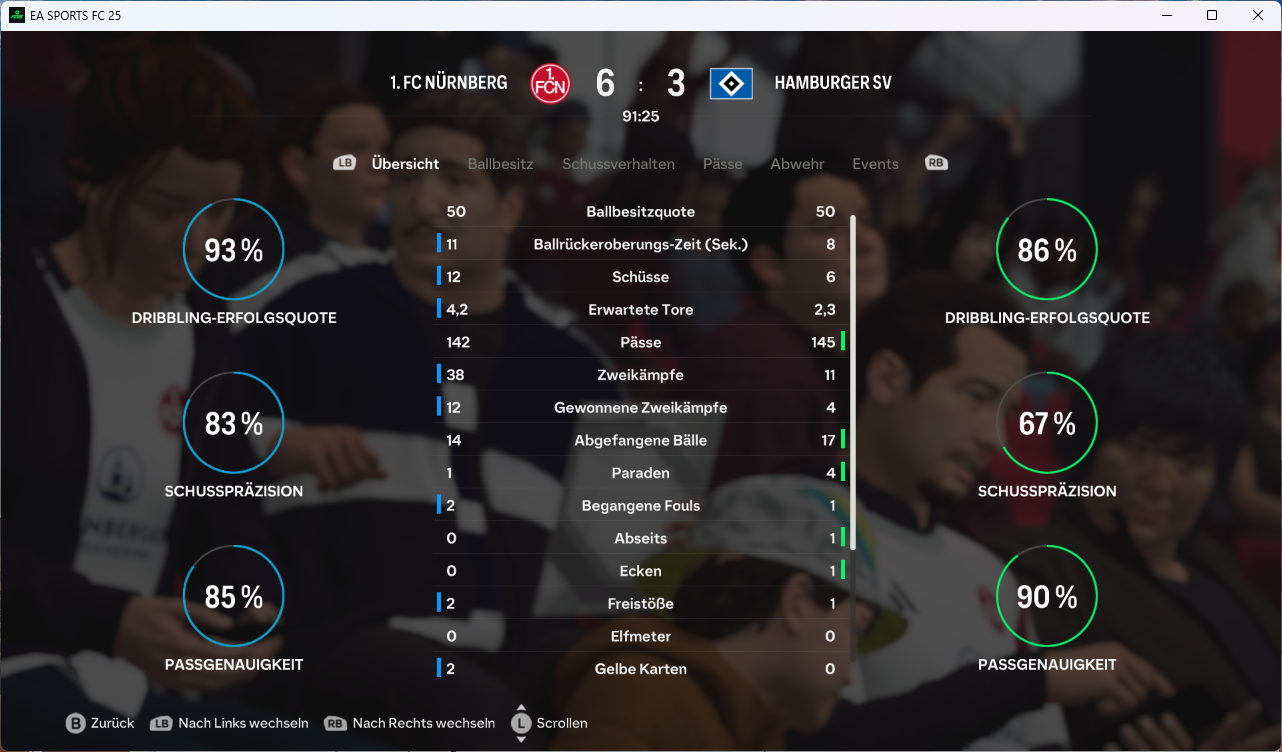The height and width of the screenshot is (752, 1282).
Task: Maximize the game window
Action: 1212,16
